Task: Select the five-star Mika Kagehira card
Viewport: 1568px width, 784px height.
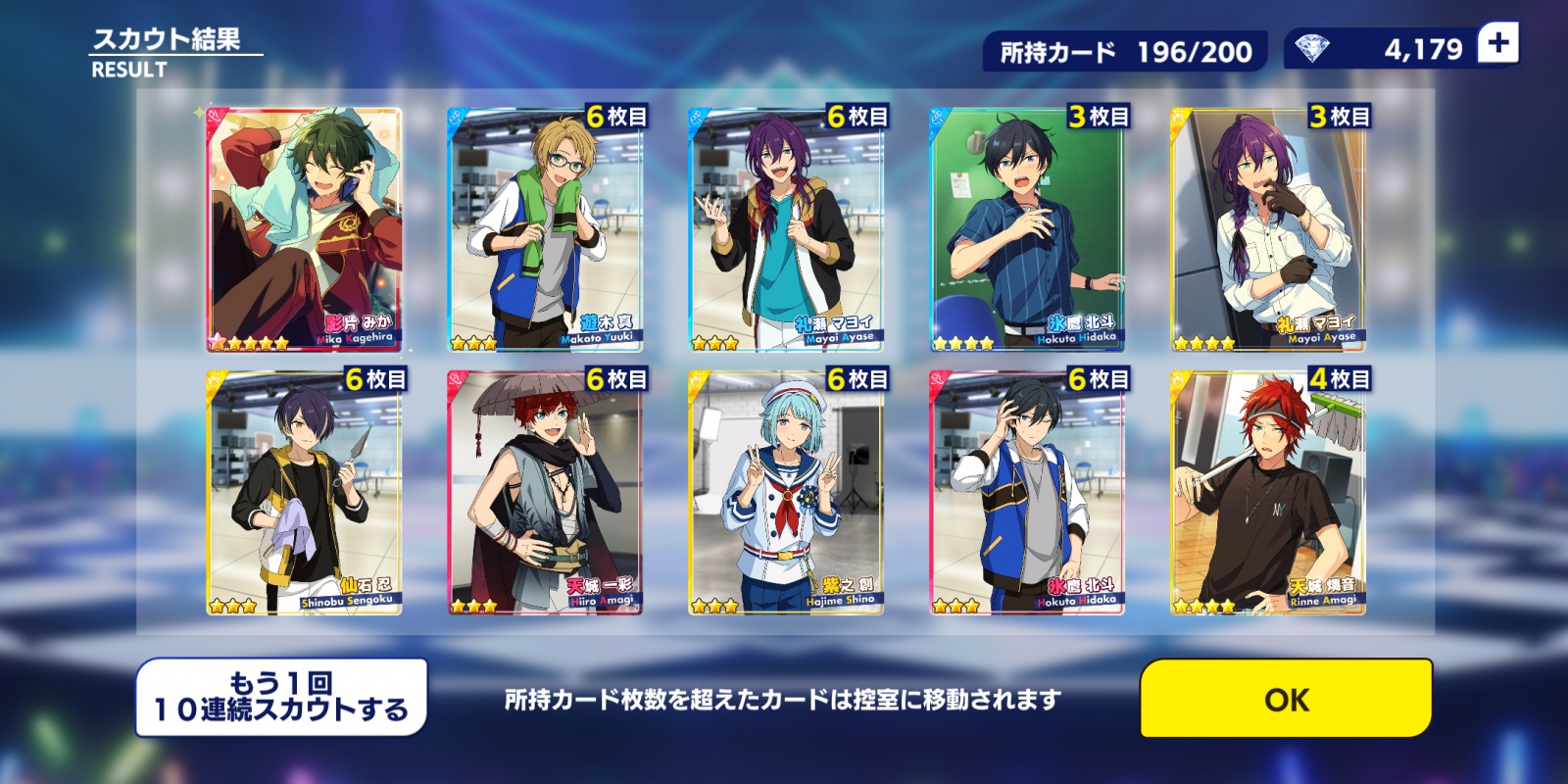Action: pos(304,229)
